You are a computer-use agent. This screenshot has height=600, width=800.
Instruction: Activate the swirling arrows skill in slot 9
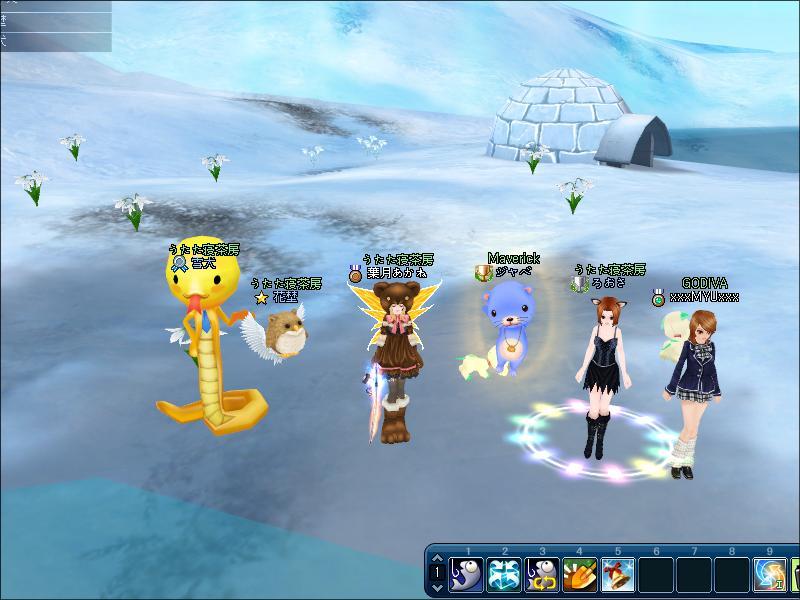[769, 575]
